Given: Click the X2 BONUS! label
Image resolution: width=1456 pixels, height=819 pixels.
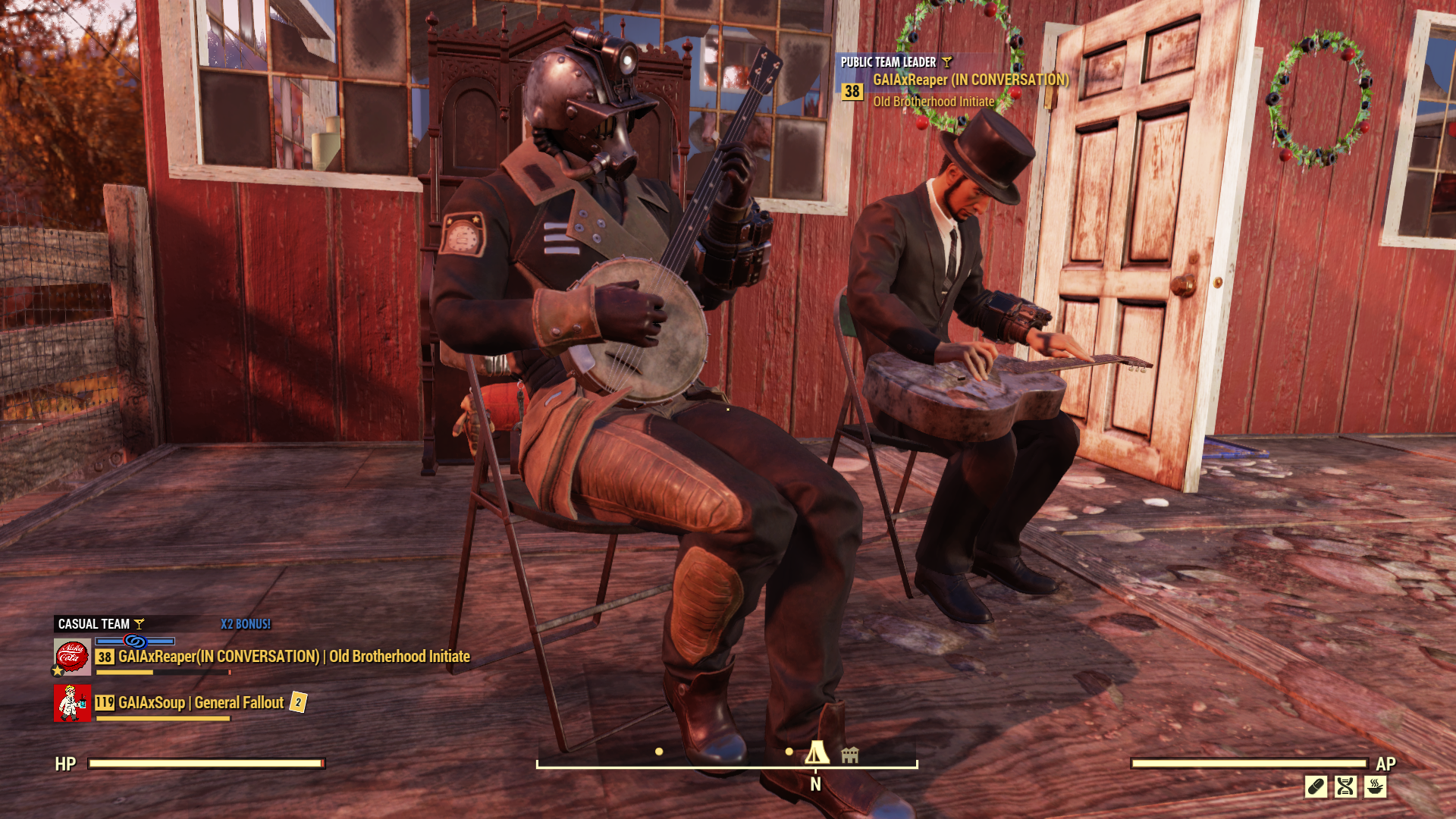Looking at the screenshot, I should [245, 624].
